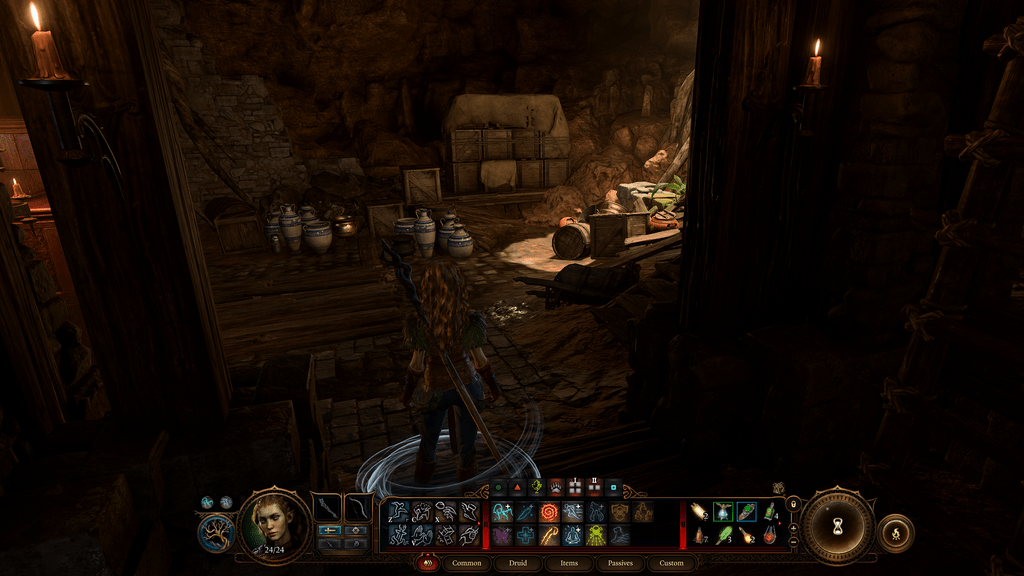Screen dimensions: 1024x576
Task: Open the campfire rest button
Action: 895,533
